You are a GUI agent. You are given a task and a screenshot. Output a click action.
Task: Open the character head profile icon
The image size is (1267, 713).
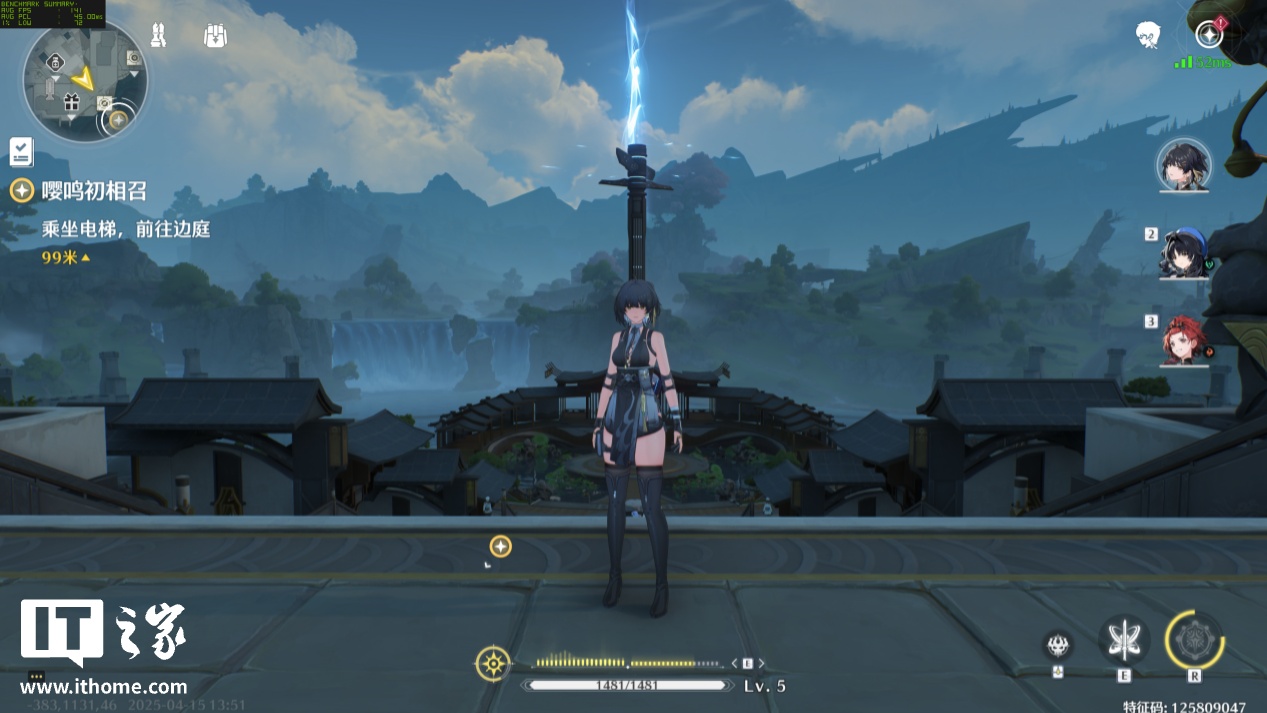pyautogui.click(x=1148, y=36)
